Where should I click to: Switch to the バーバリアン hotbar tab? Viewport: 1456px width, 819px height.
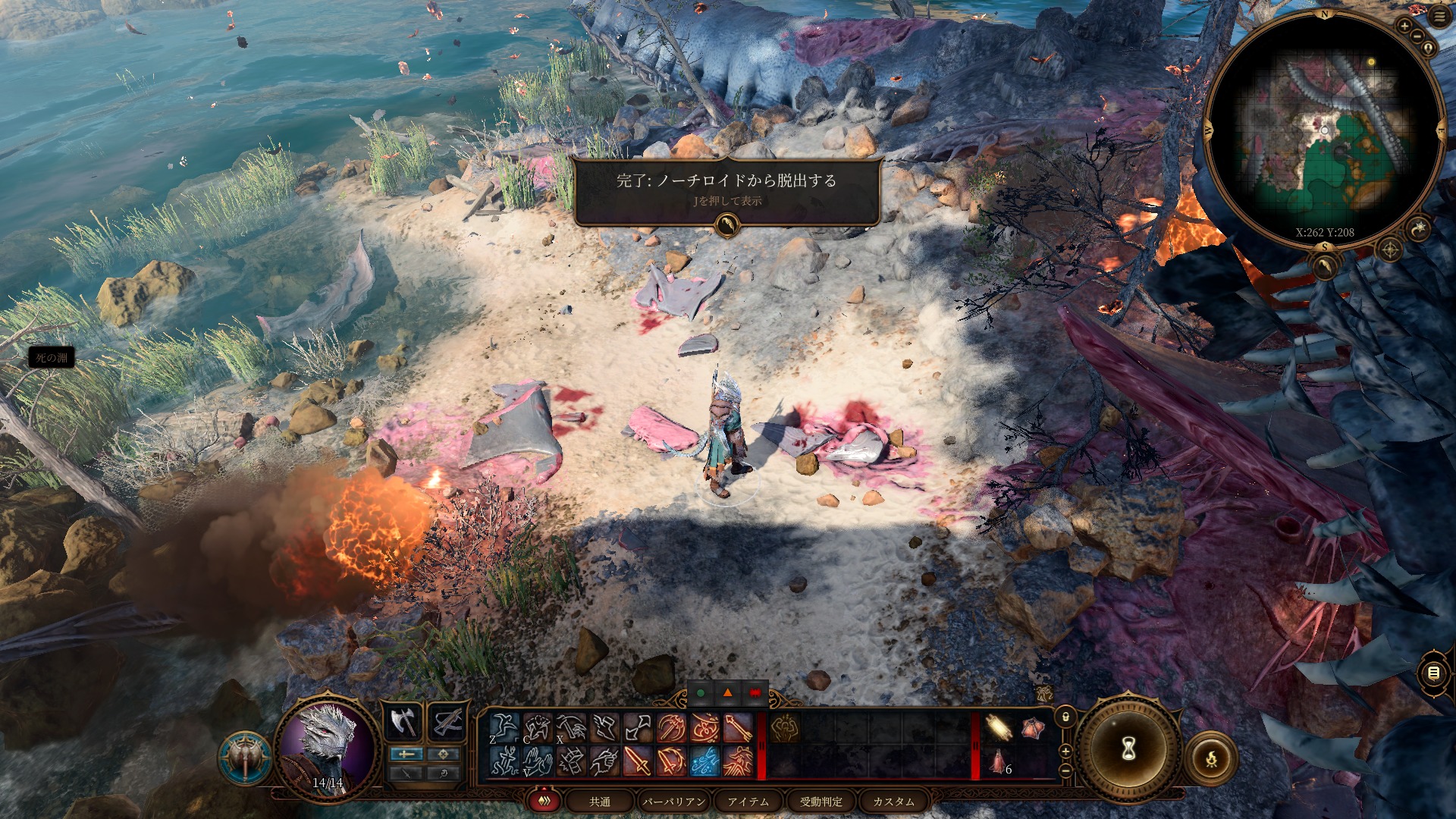click(x=674, y=802)
